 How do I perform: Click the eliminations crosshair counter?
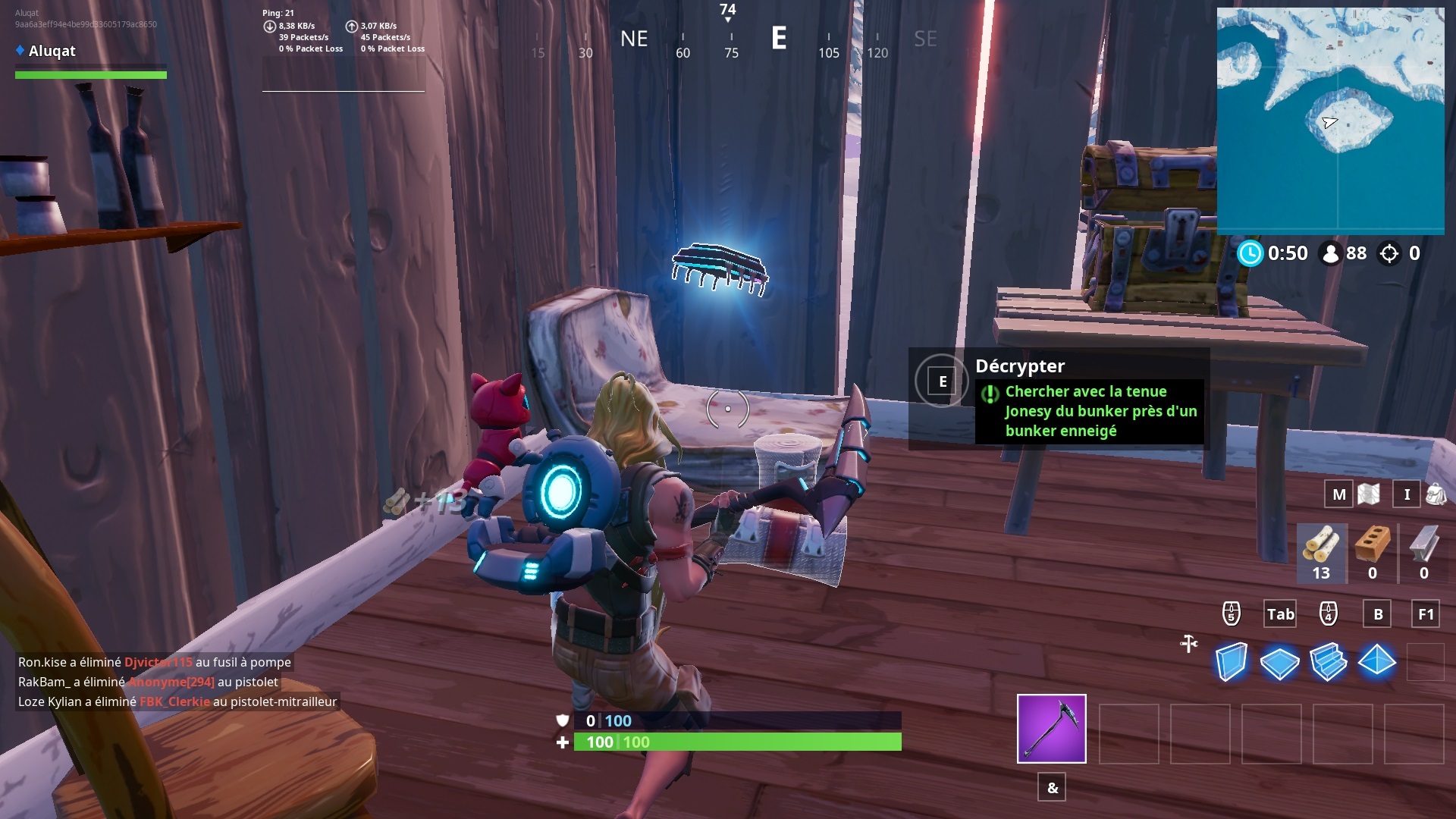(1390, 253)
